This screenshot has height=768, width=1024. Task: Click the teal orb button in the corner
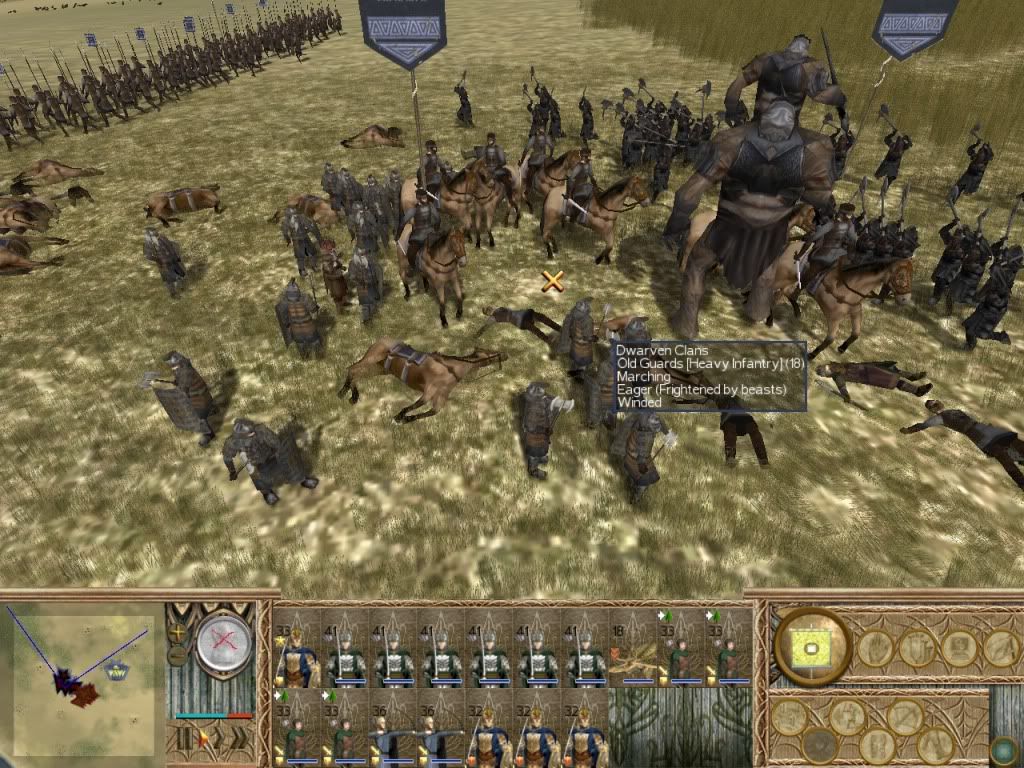tap(1003, 750)
